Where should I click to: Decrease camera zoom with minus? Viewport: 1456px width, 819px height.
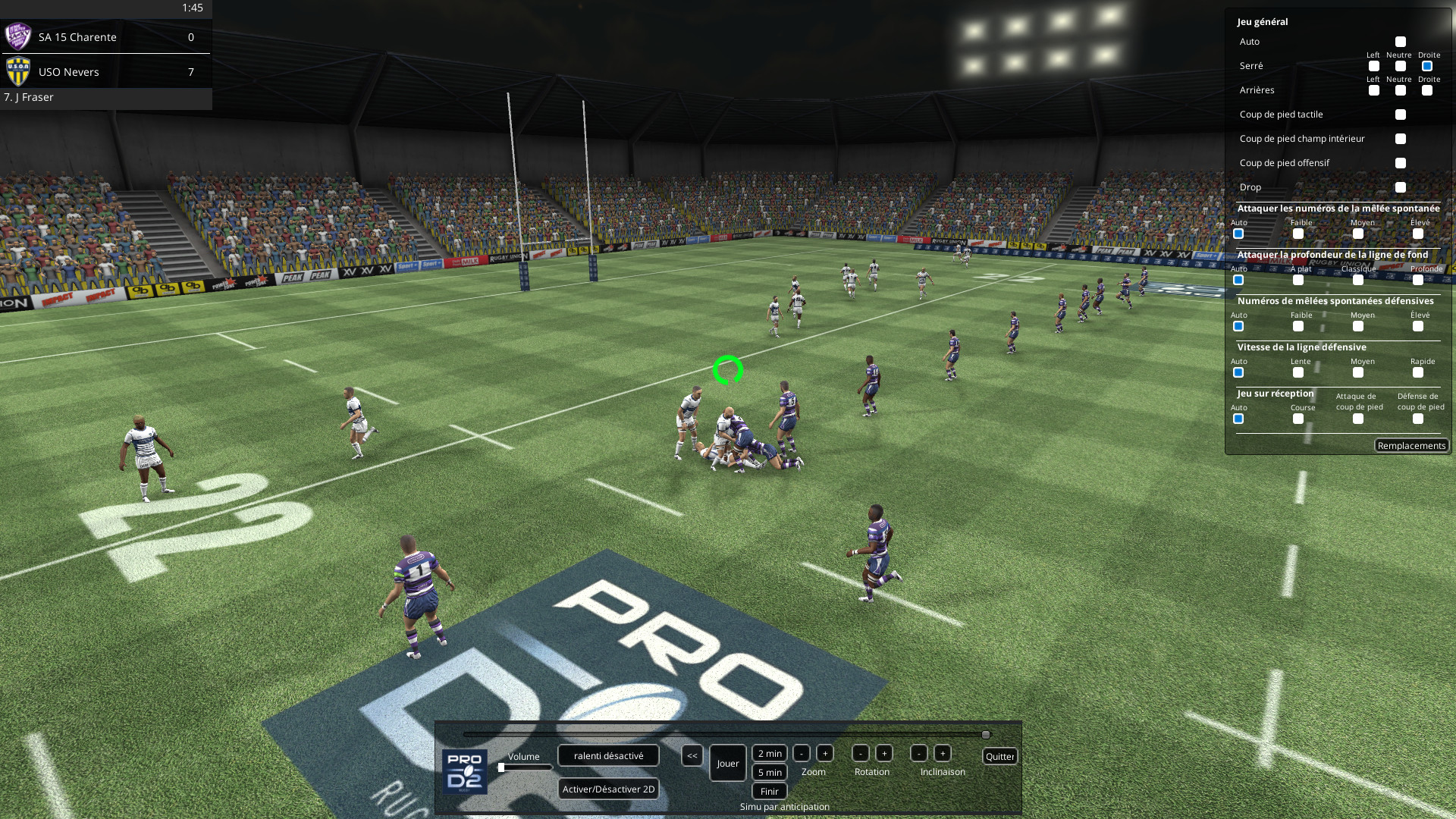point(802,753)
